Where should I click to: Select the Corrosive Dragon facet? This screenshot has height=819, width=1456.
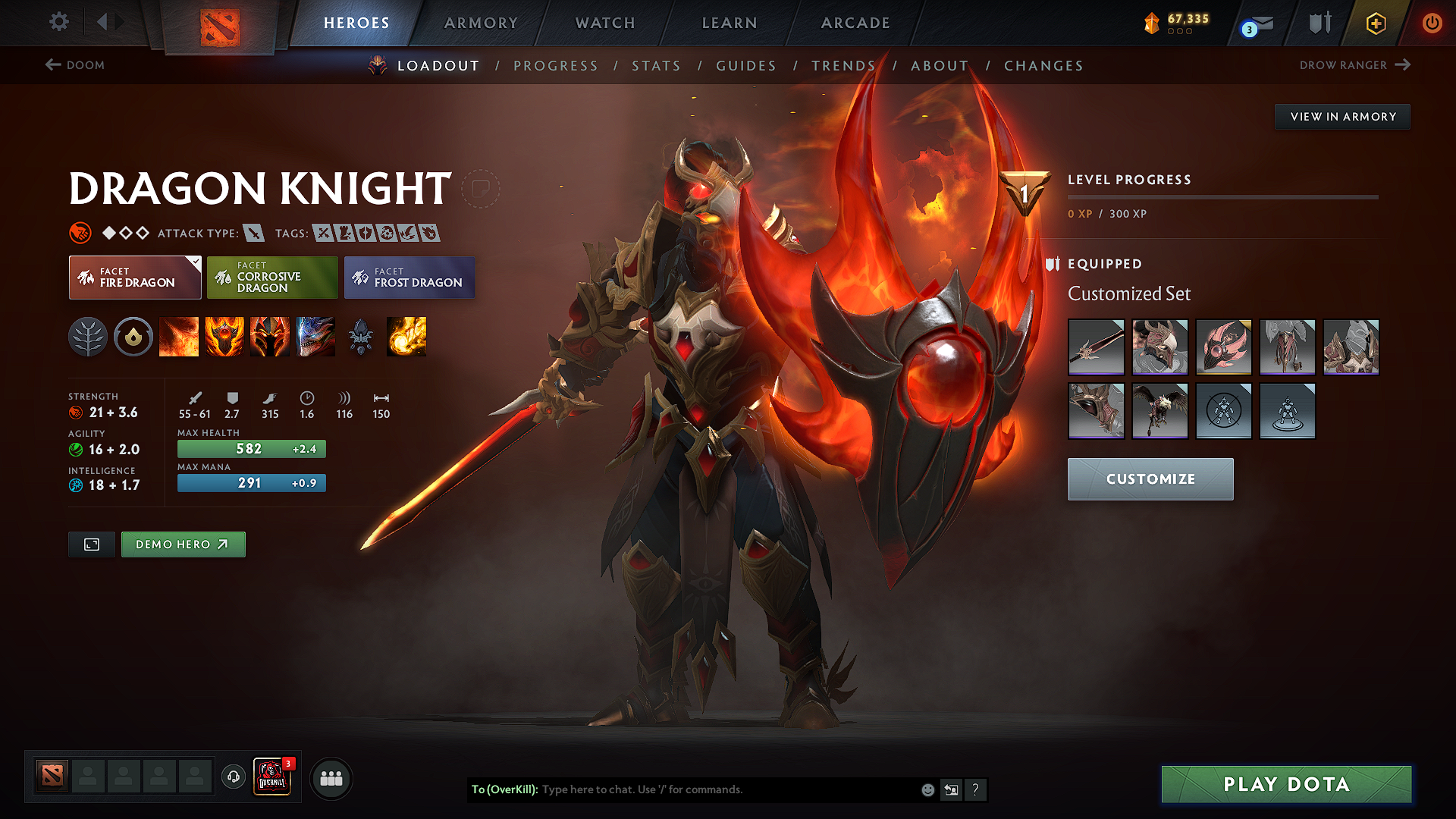point(271,277)
